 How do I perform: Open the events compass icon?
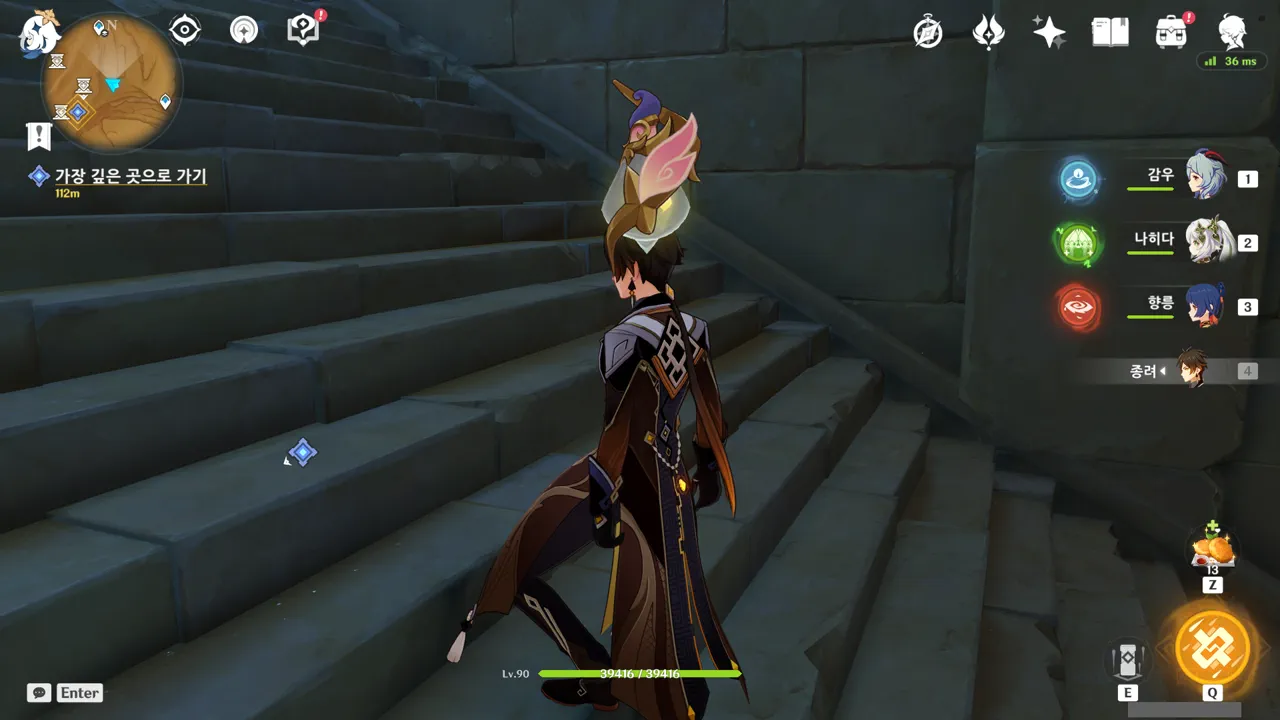click(x=928, y=32)
